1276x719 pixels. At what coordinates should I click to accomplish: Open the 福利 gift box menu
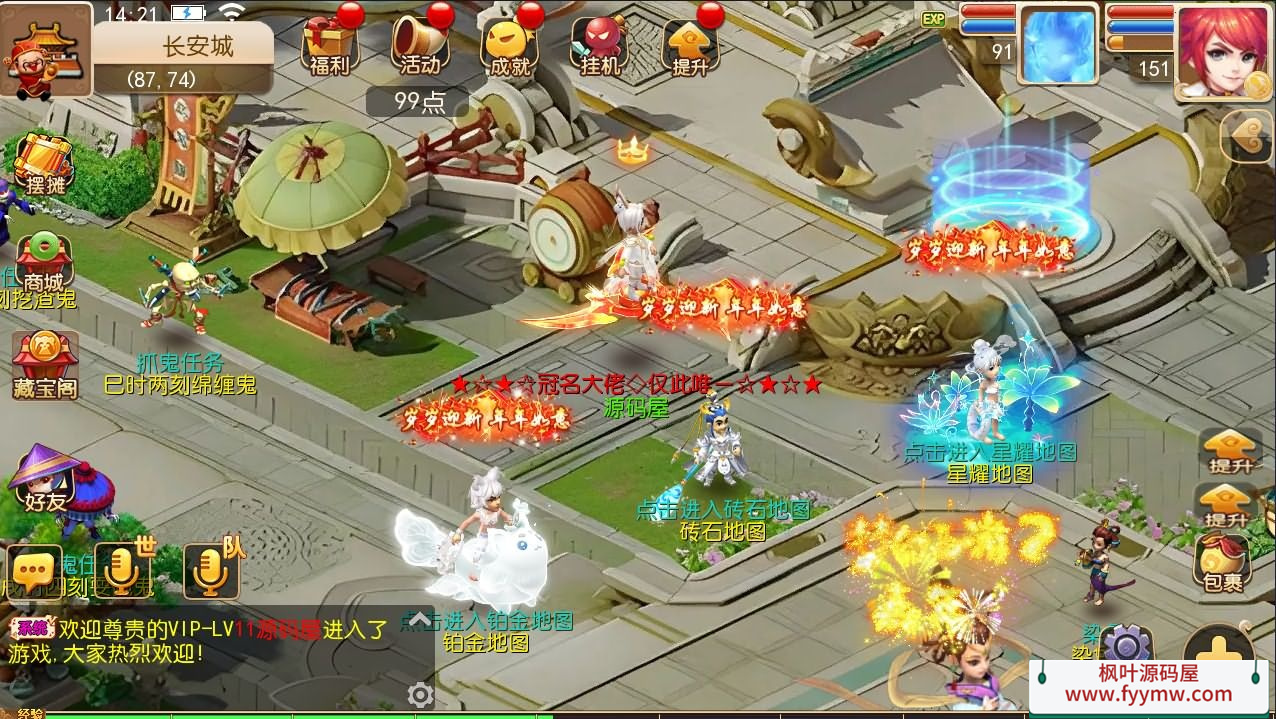pos(329,44)
